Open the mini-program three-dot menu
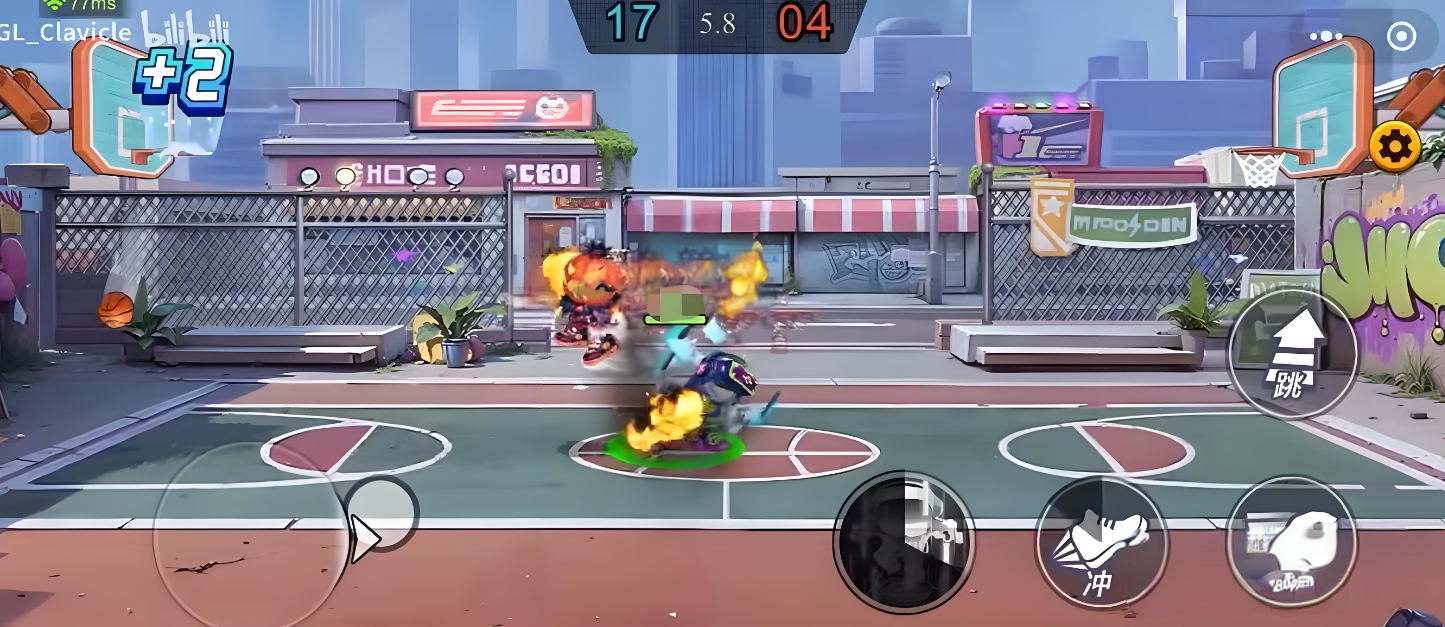Viewport: 1445px width, 627px height. point(1326,37)
